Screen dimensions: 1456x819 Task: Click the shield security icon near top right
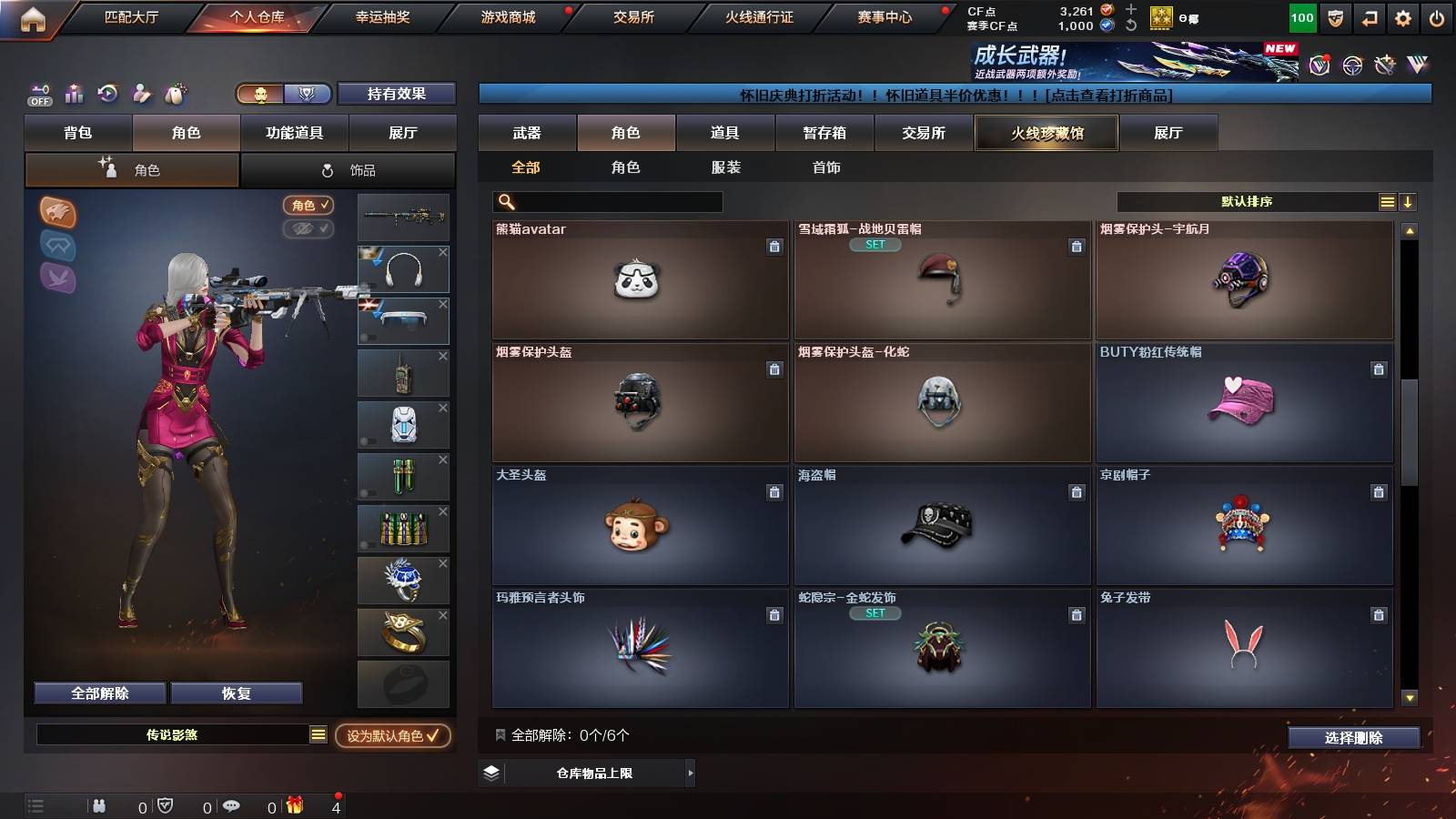tap(1334, 16)
